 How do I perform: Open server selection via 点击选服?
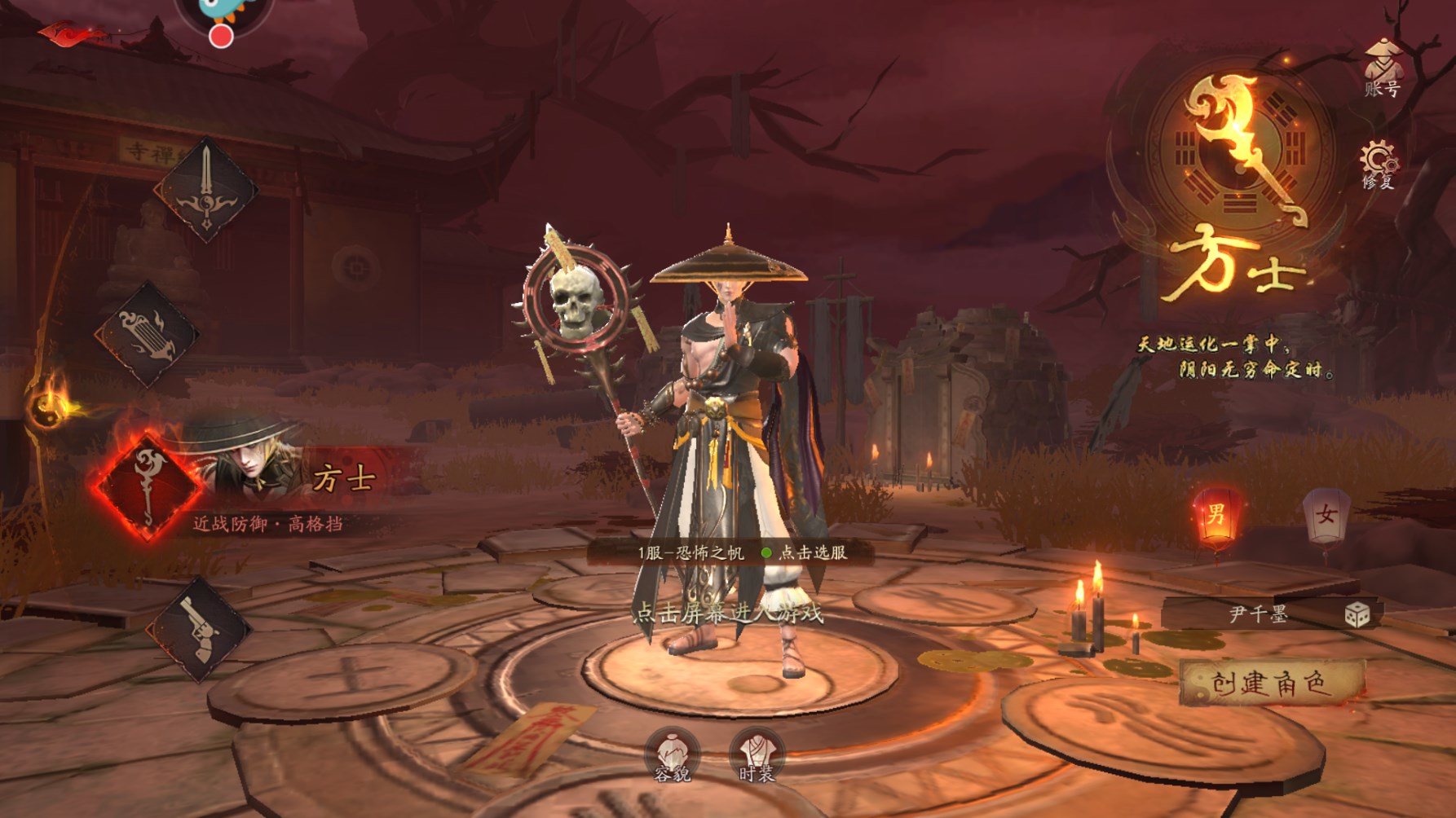click(x=812, y=552)
